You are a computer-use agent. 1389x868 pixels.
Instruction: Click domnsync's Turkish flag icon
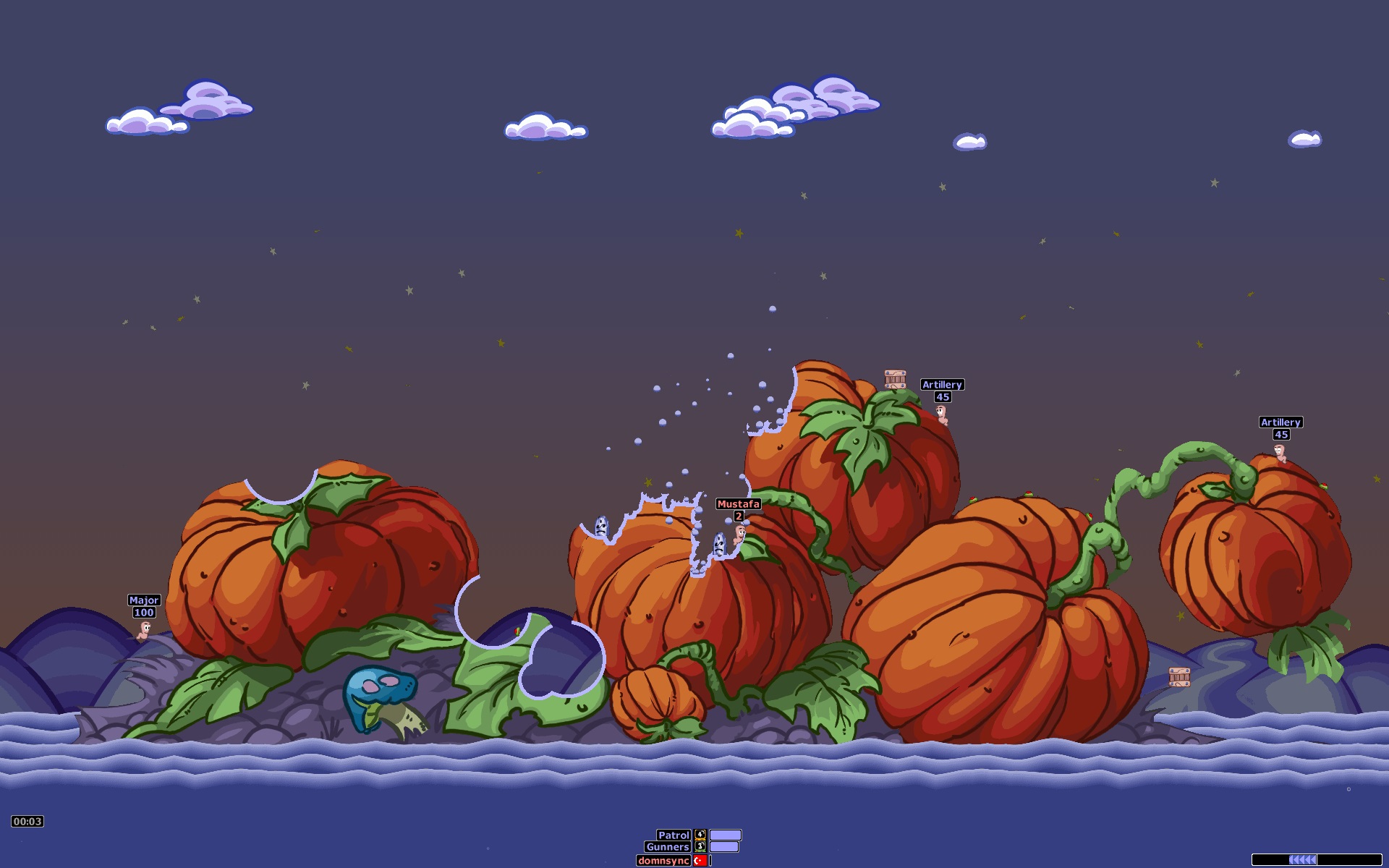[700, 861]
